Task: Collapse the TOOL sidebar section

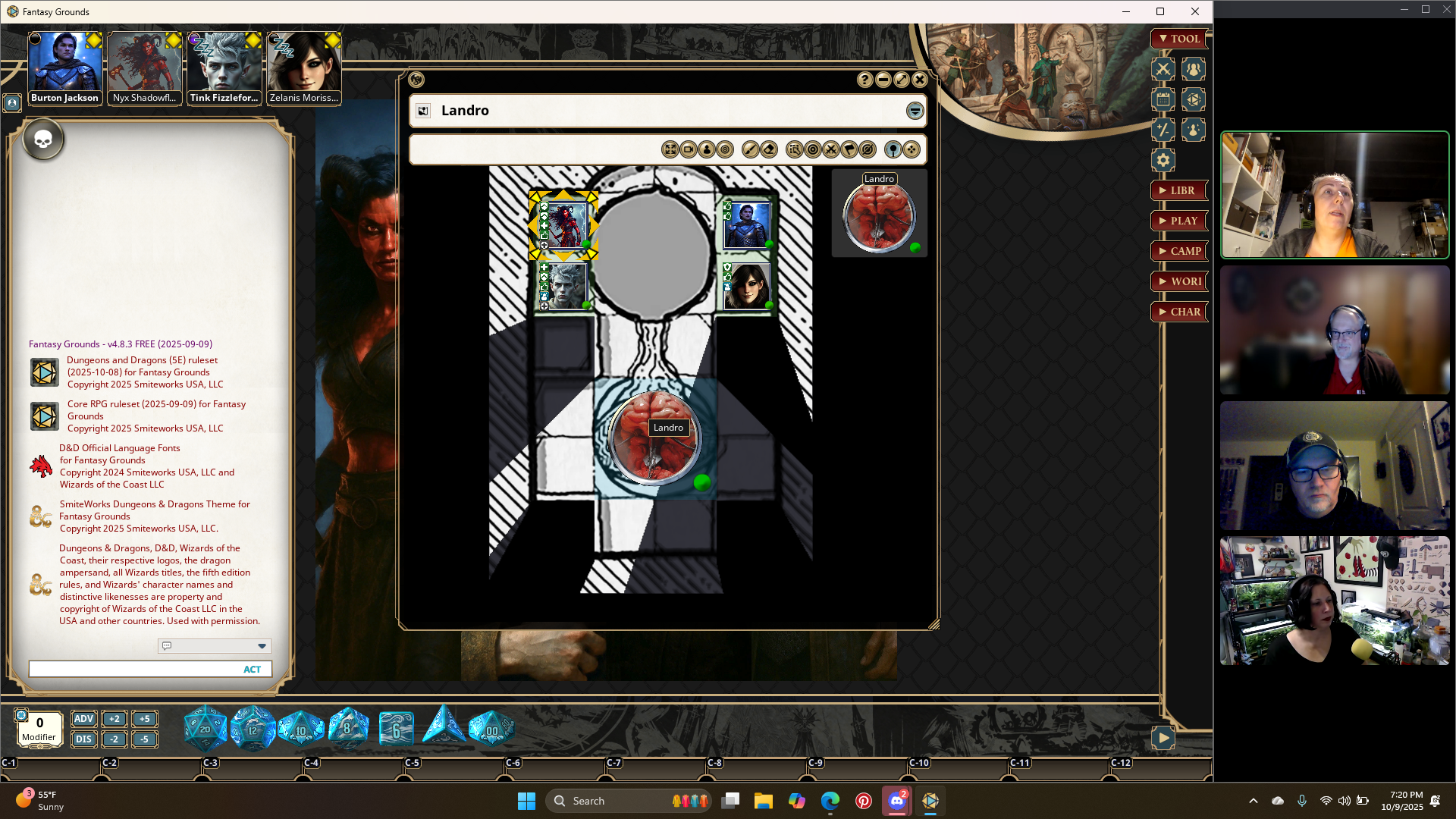Action: click(1178, 39)
